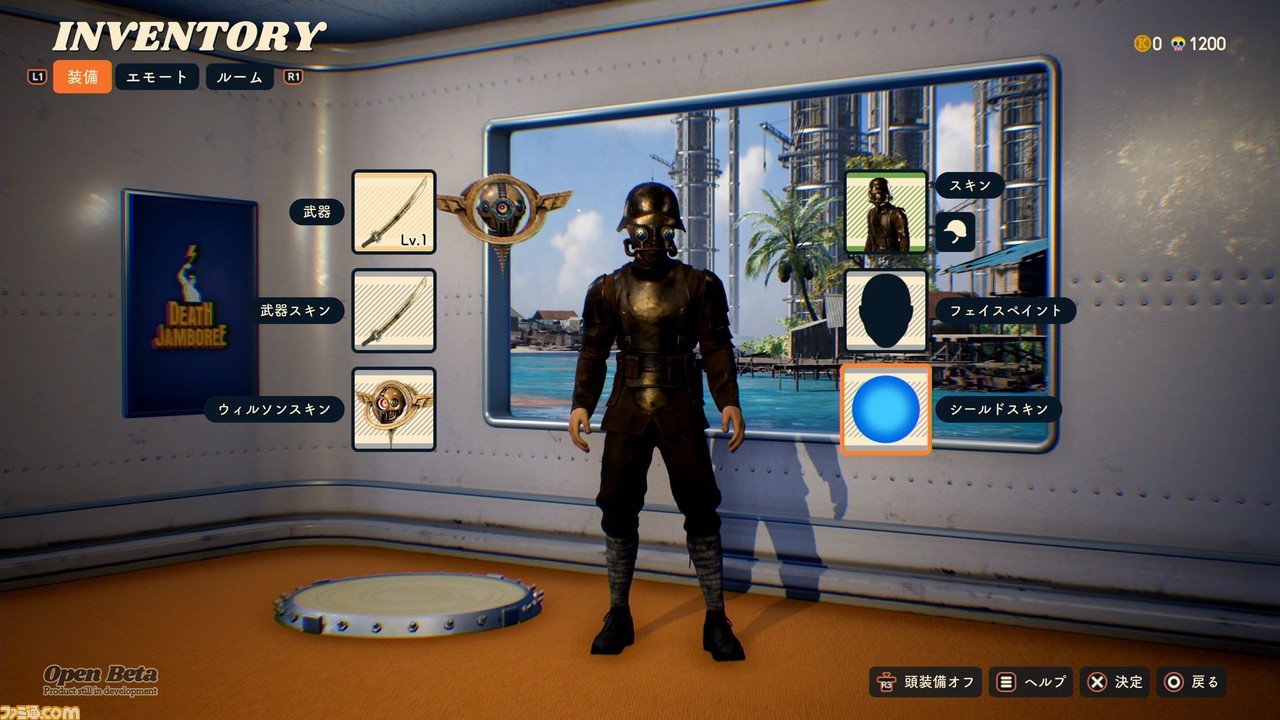Select the blue シールドスキン shield skin slot
Viewport: 1280px width, 720px height.
pos(885,409)
